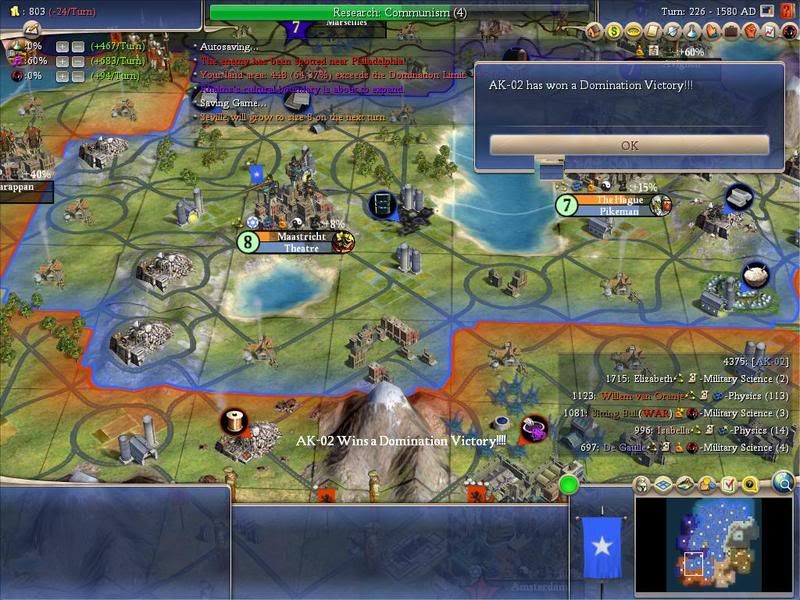Decrease the culture rate with minus

tap(78, 60)
